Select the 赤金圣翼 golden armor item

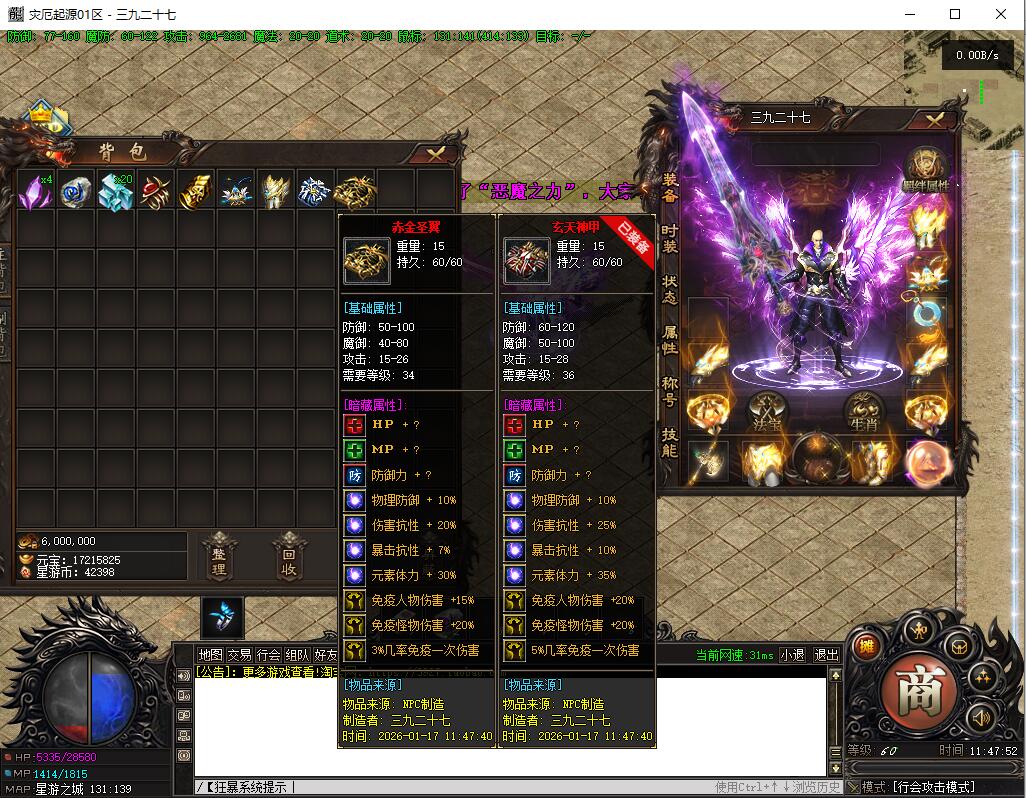(x=355, y=190)
